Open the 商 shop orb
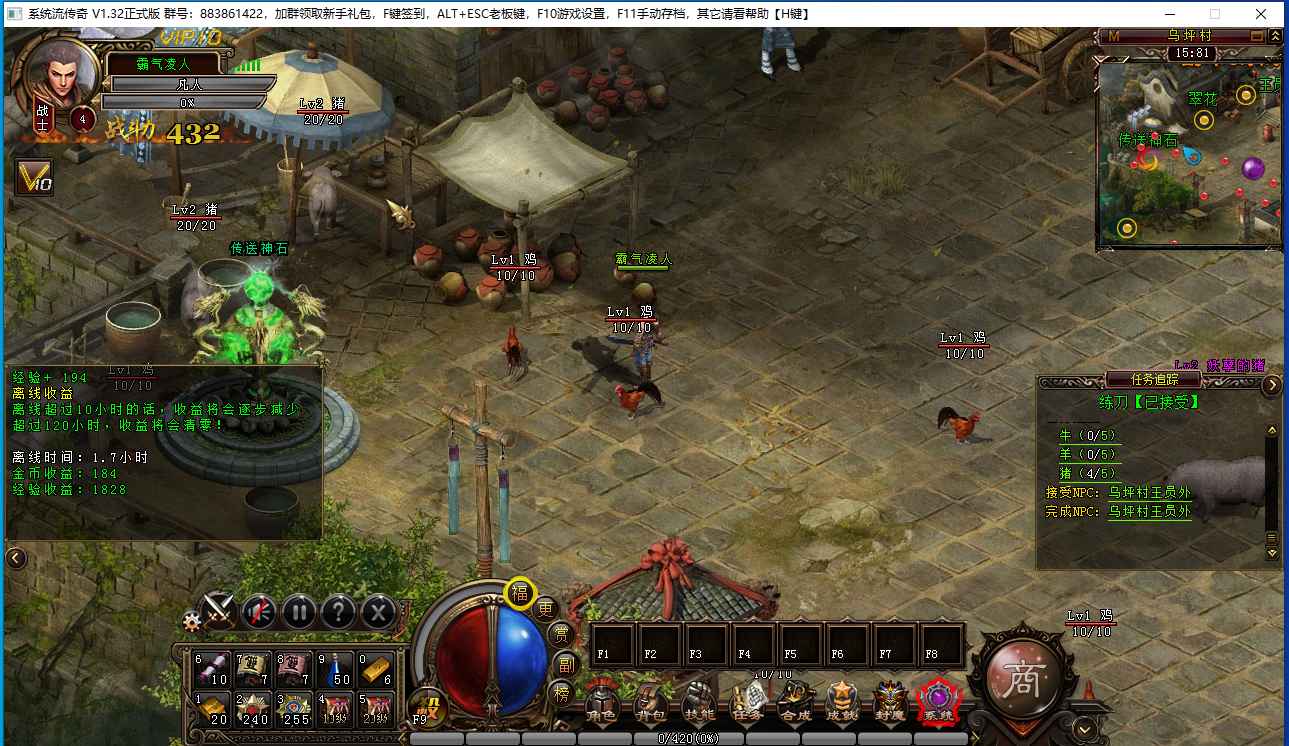Image resolution: width=1289 pixels, height=746 pixels. 1021,679
